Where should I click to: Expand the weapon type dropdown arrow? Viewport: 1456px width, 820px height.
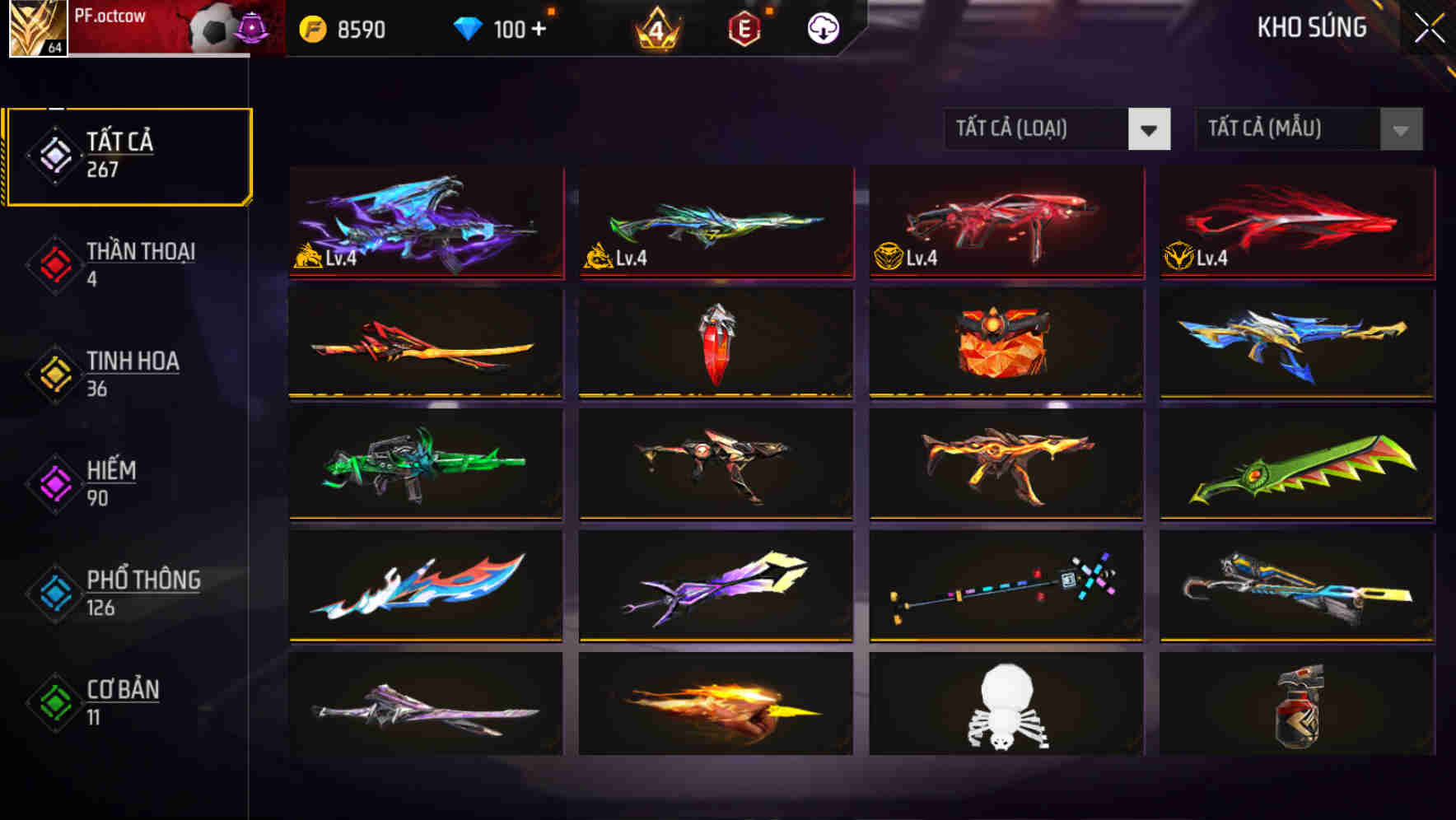pyautogui.click(x=1150, y=129)
